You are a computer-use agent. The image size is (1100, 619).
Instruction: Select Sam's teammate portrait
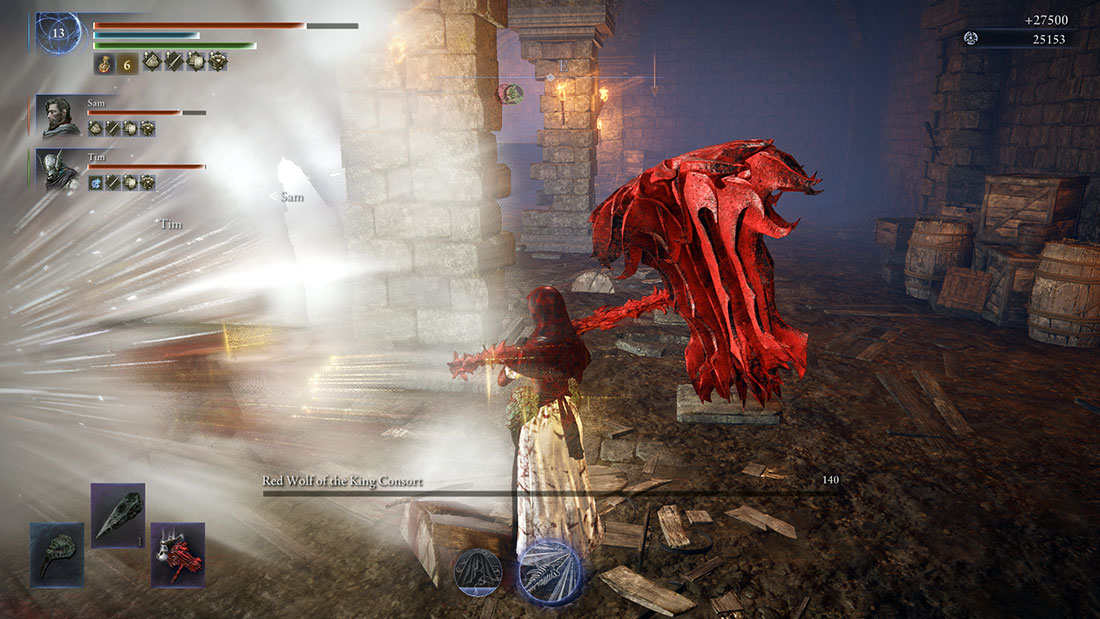click(59, 115)
